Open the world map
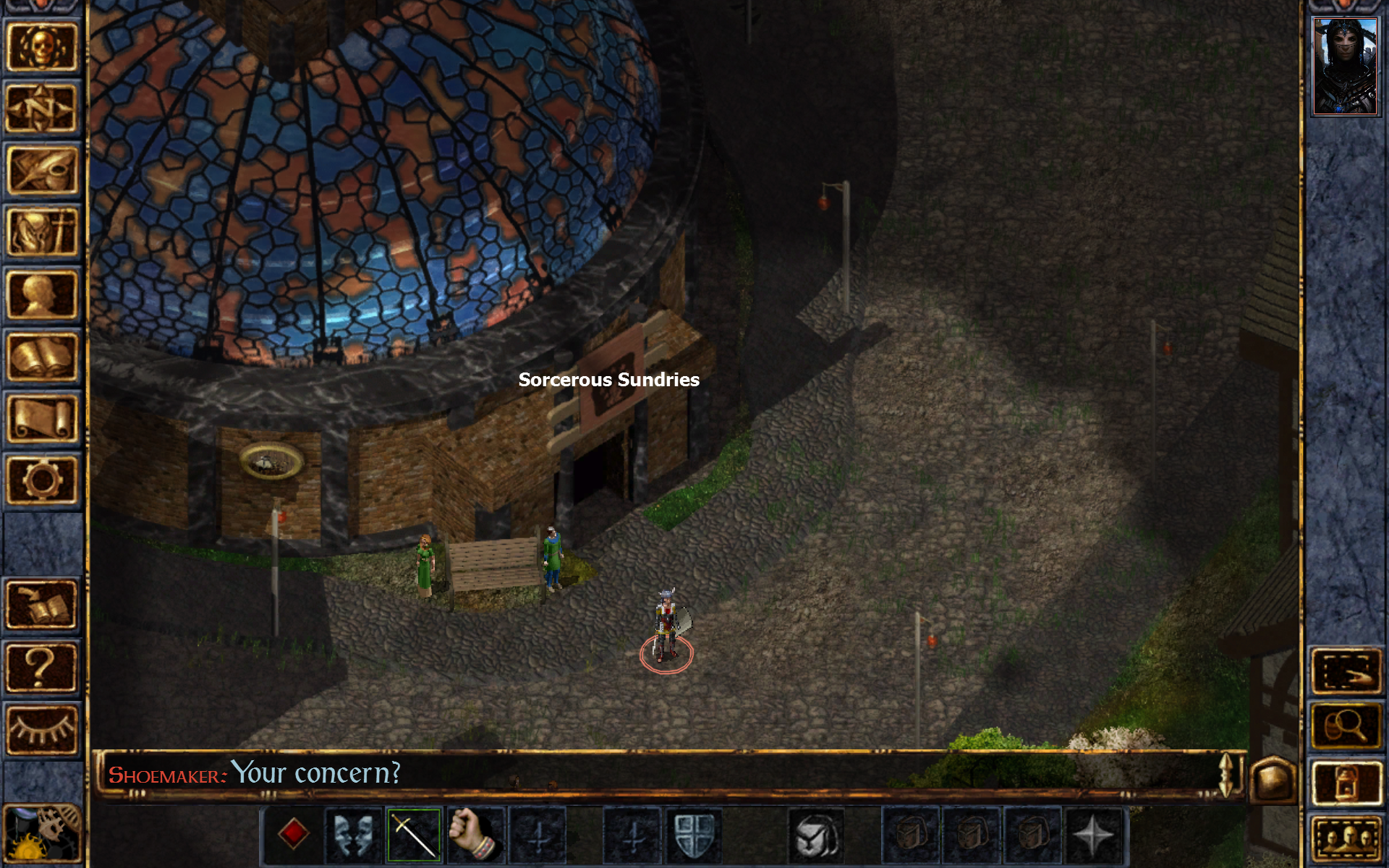The image size is (1389, 868). (x=41, y=107)
